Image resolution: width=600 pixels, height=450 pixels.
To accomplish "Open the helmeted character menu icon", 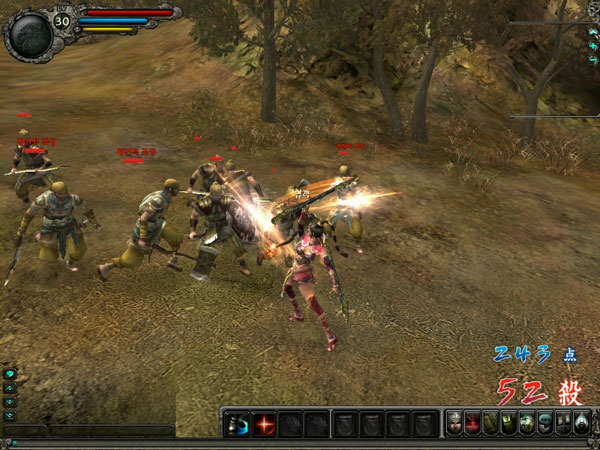I will click(454, 423).
